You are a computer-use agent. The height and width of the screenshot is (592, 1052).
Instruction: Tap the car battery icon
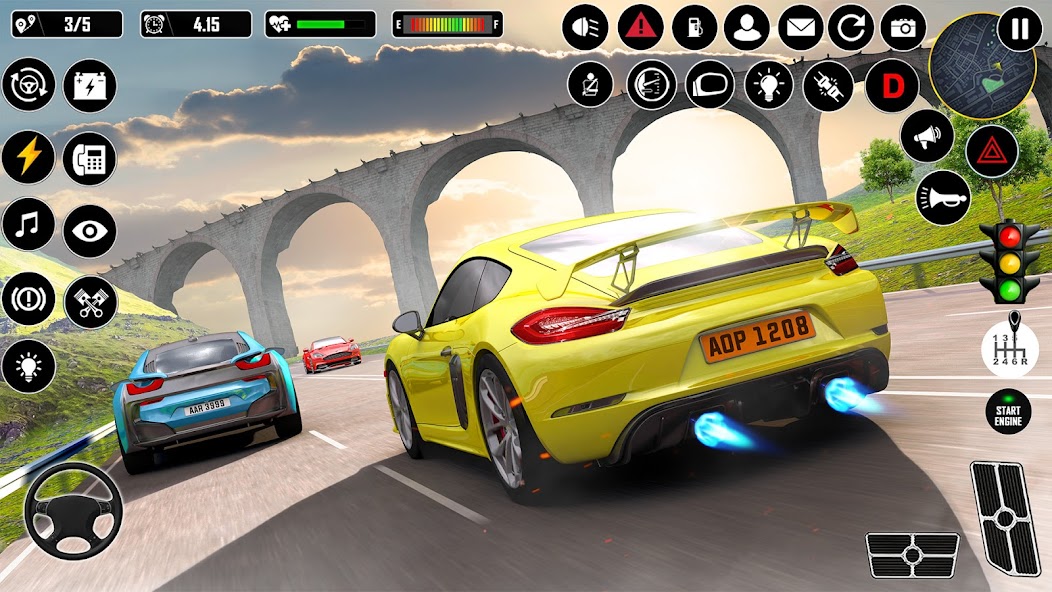90,85
